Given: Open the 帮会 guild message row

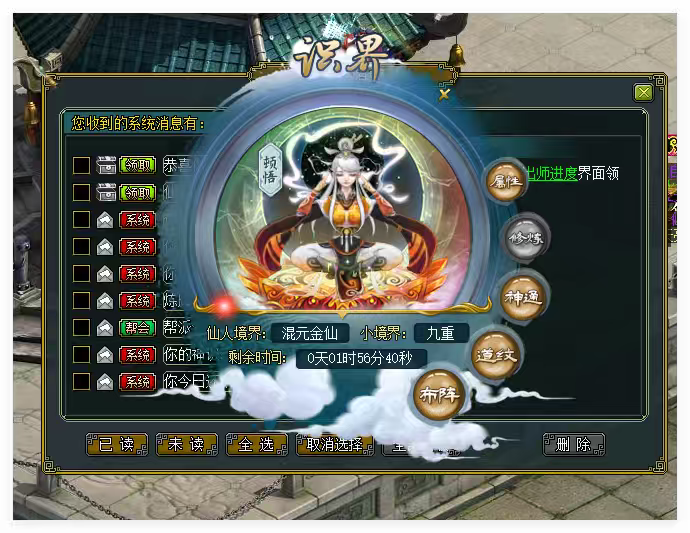Looking at the screenshot, I should [178, 327].
